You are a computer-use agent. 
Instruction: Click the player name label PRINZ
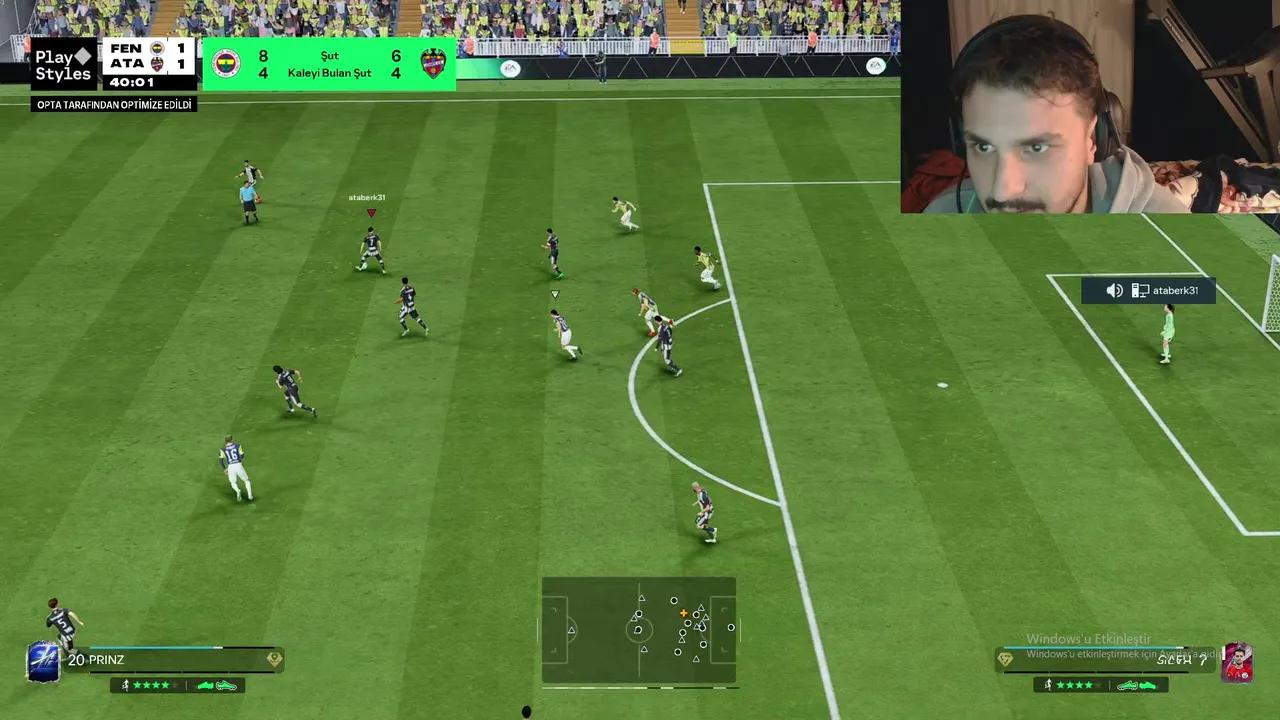tap(106, 659)
